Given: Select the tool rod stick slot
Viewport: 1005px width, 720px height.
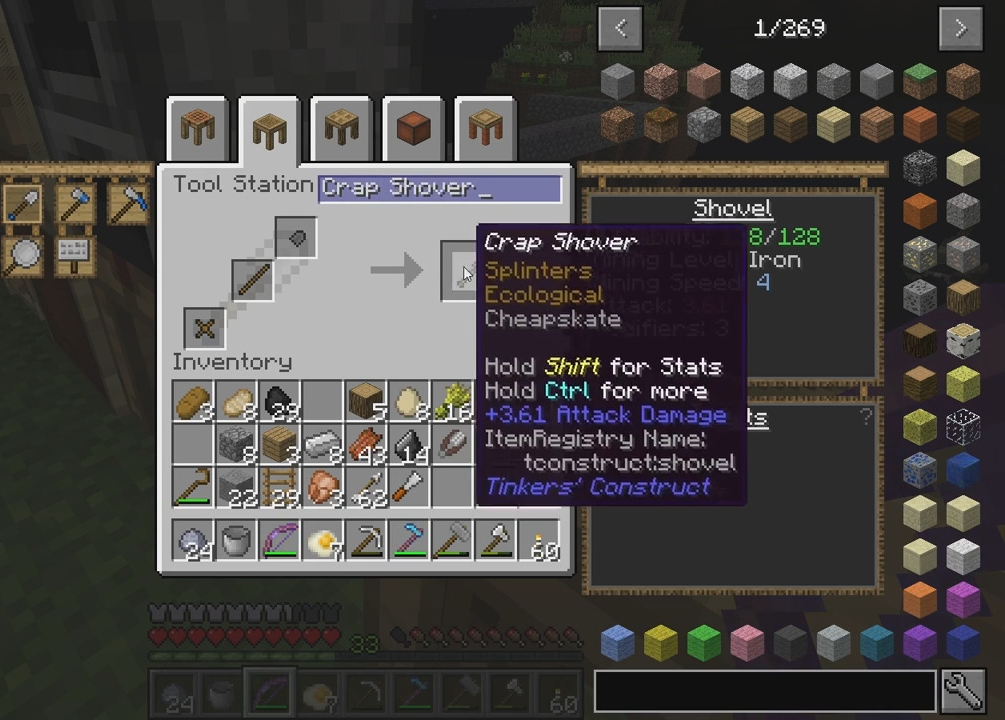Looking at the screenshot, I should pyautogui.click(x=253, y=280).
